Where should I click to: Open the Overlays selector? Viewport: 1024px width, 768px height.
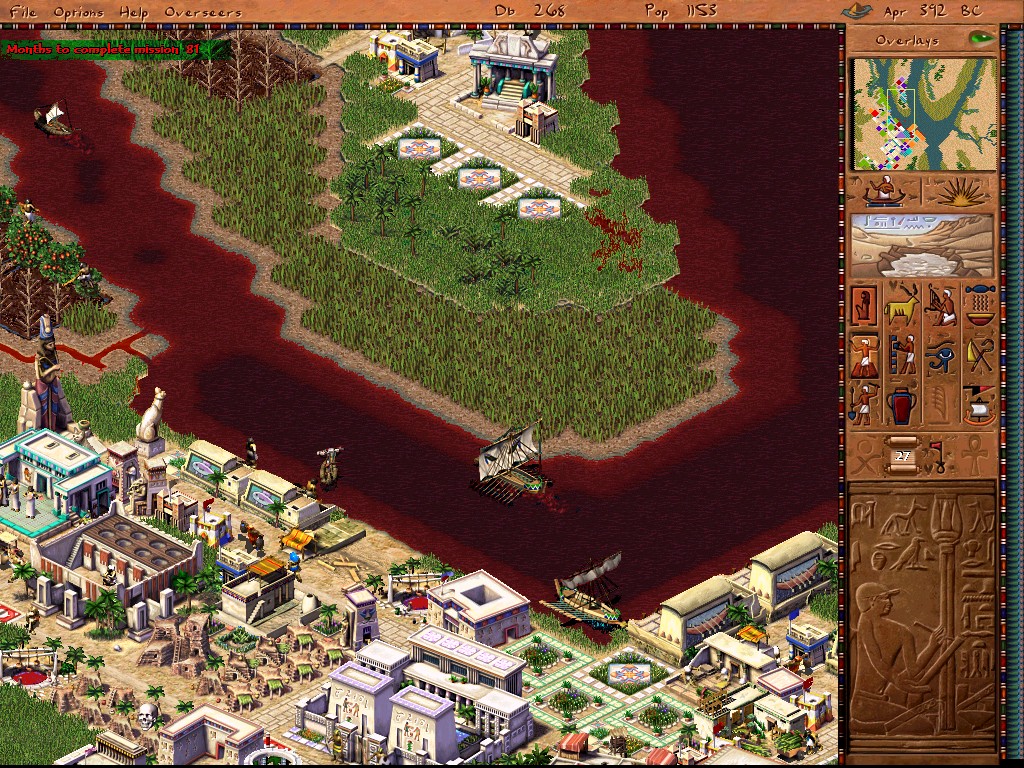pyautogui.click(x=907, y=41)
